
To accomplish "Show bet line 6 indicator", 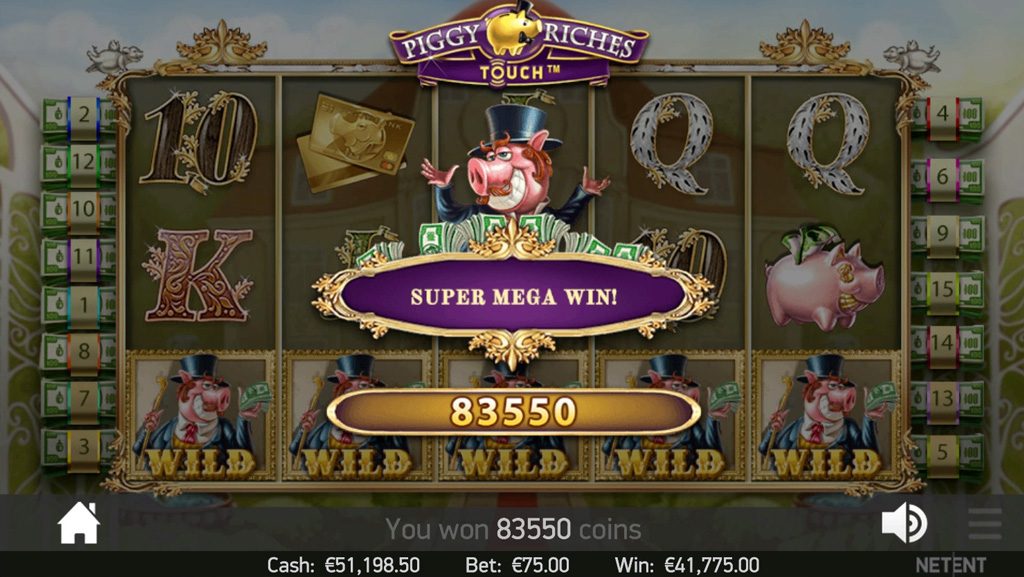I will tap(943, 176).
